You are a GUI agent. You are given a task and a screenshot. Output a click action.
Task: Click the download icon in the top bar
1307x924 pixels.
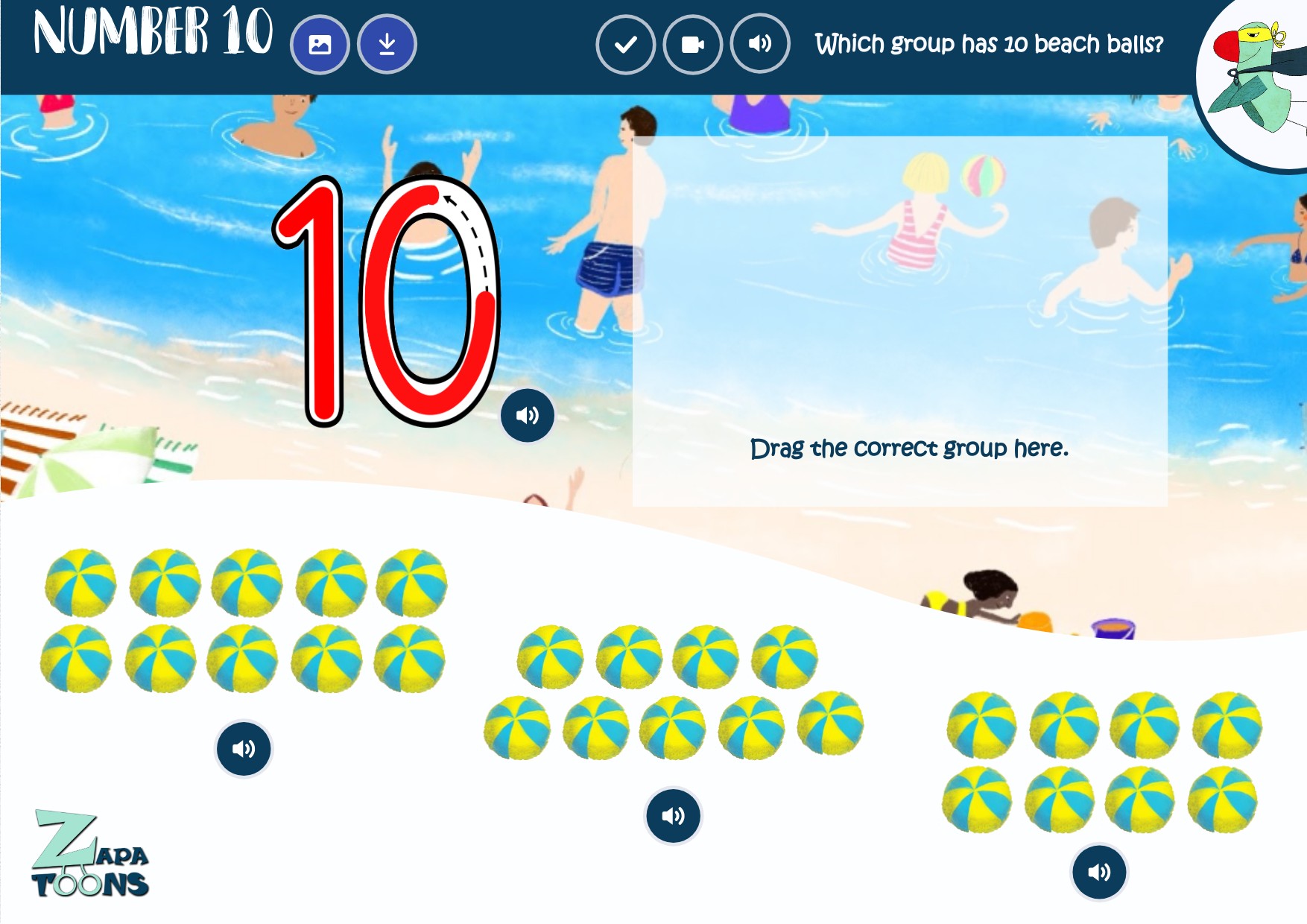click(x=386, y=45)
